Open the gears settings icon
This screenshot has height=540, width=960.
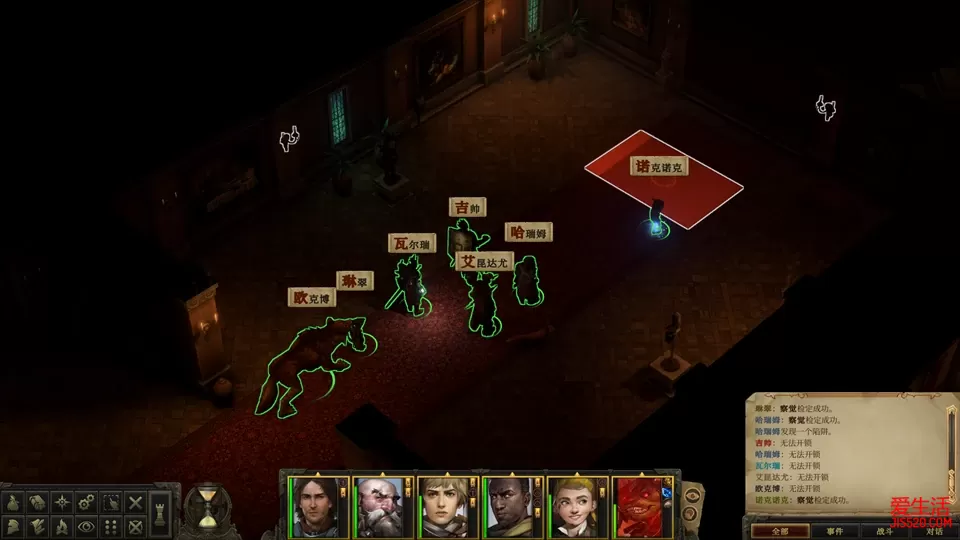pyautogui.click(x=87, y=502)
